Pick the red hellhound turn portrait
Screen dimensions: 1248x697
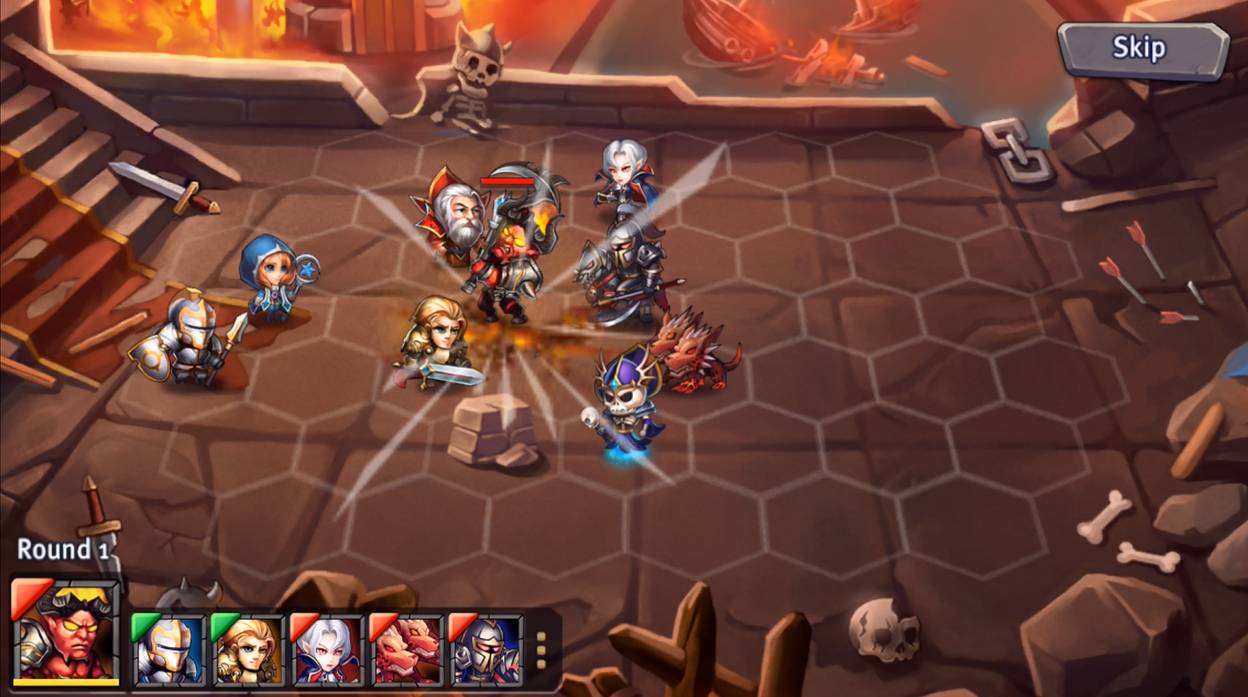[406, 650]
